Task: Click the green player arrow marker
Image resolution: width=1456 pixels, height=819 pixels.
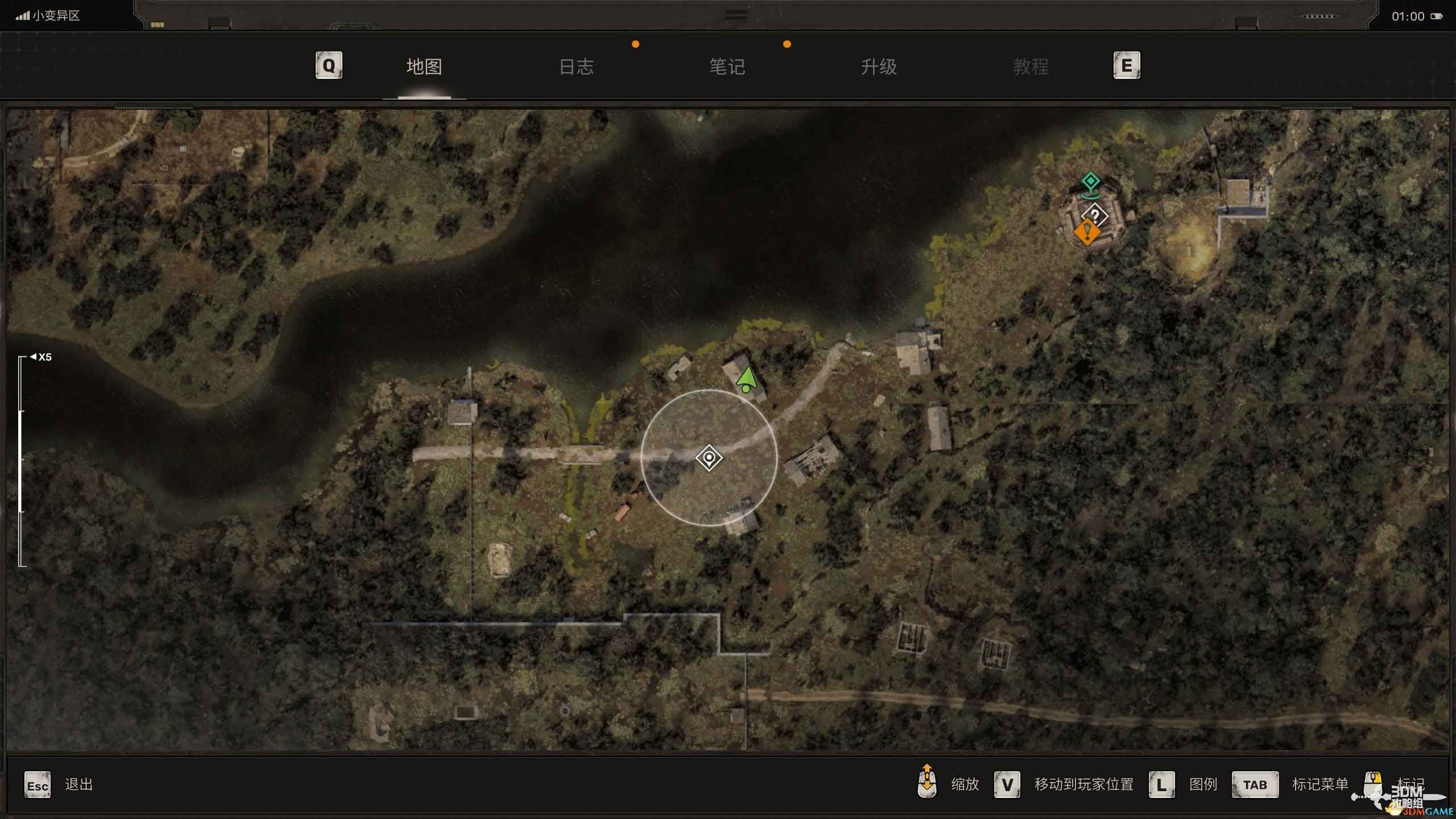Action: pos(746,379)
